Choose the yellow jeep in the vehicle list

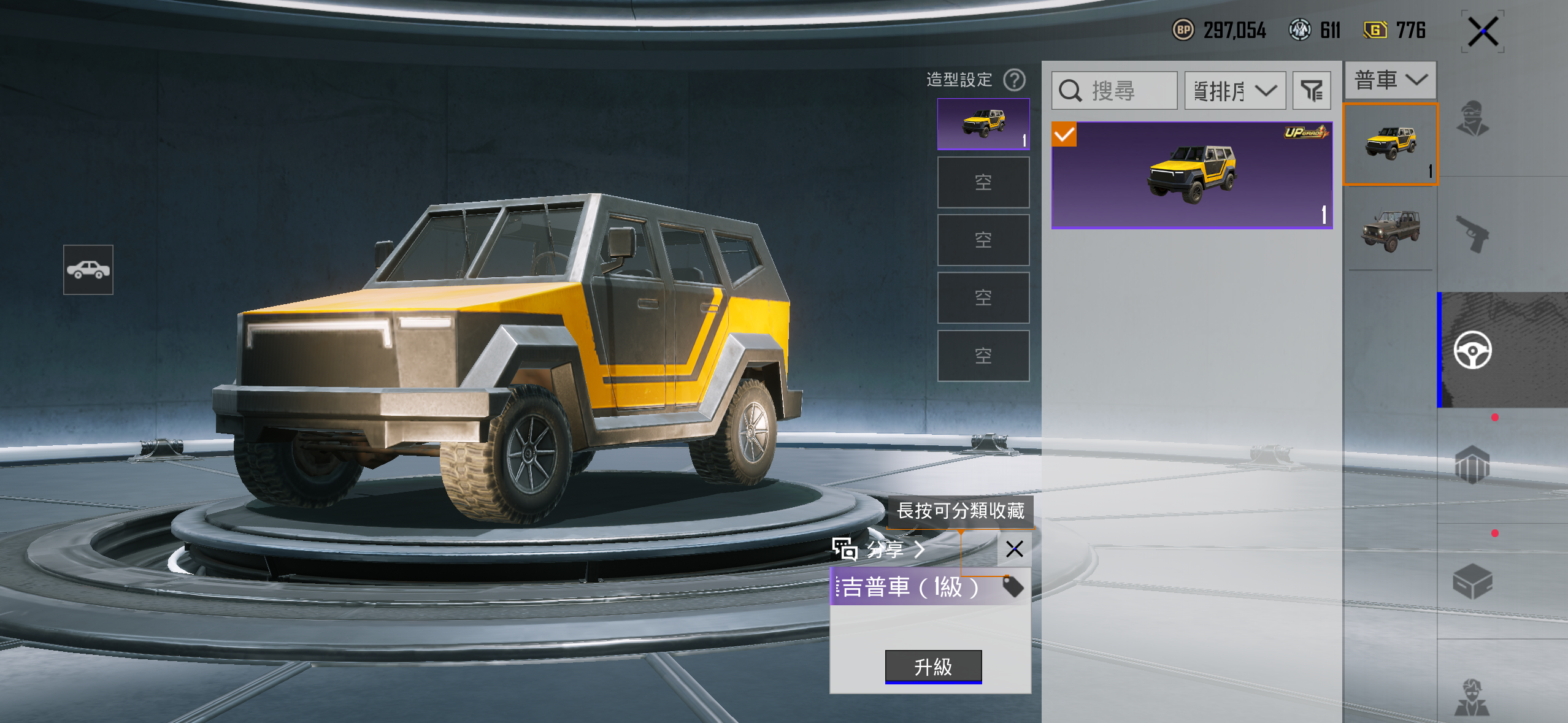[1390, 144]
